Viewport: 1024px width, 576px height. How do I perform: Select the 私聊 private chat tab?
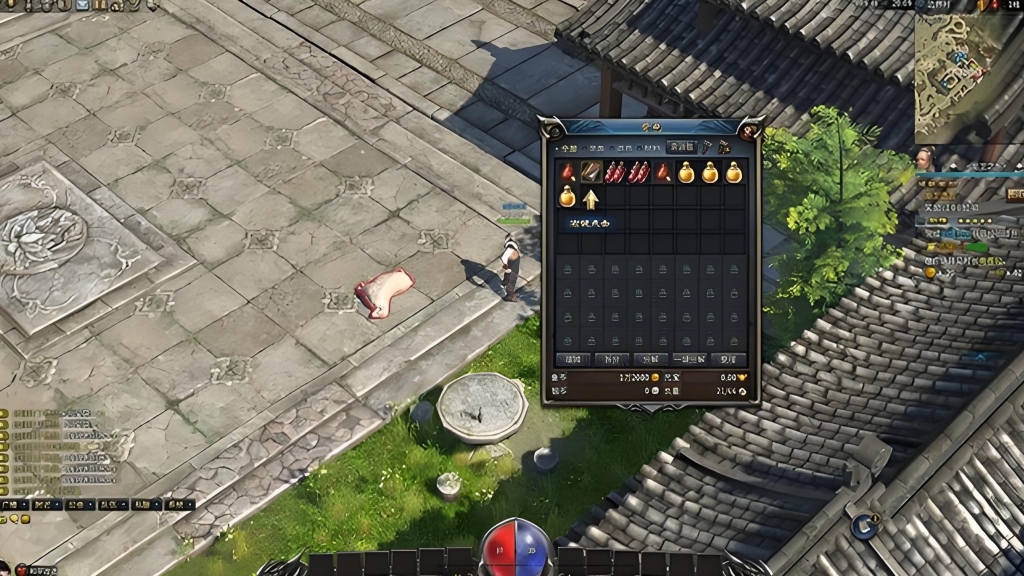(145, 505)
